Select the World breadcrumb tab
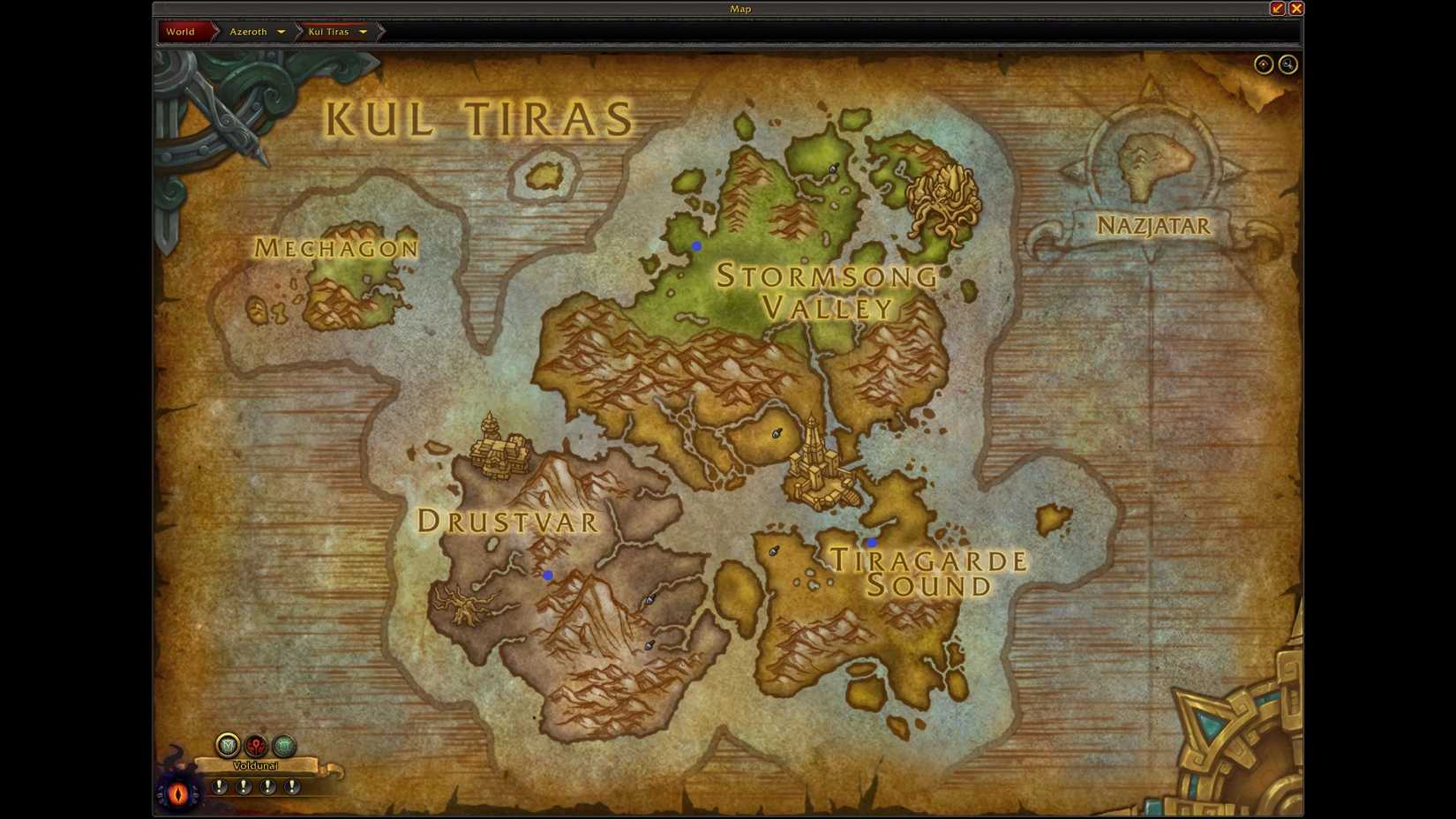Viewport: 1456px width, 819px height. [181, 31]
